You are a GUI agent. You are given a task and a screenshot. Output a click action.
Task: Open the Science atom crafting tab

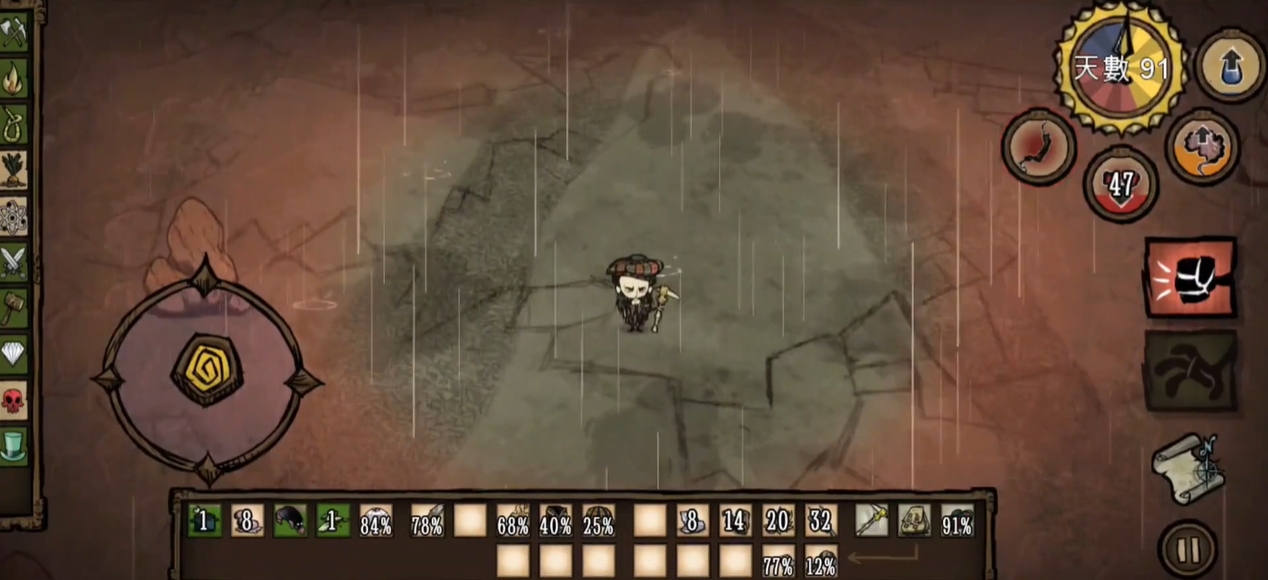pyautogui.click(x=13, y=216)
